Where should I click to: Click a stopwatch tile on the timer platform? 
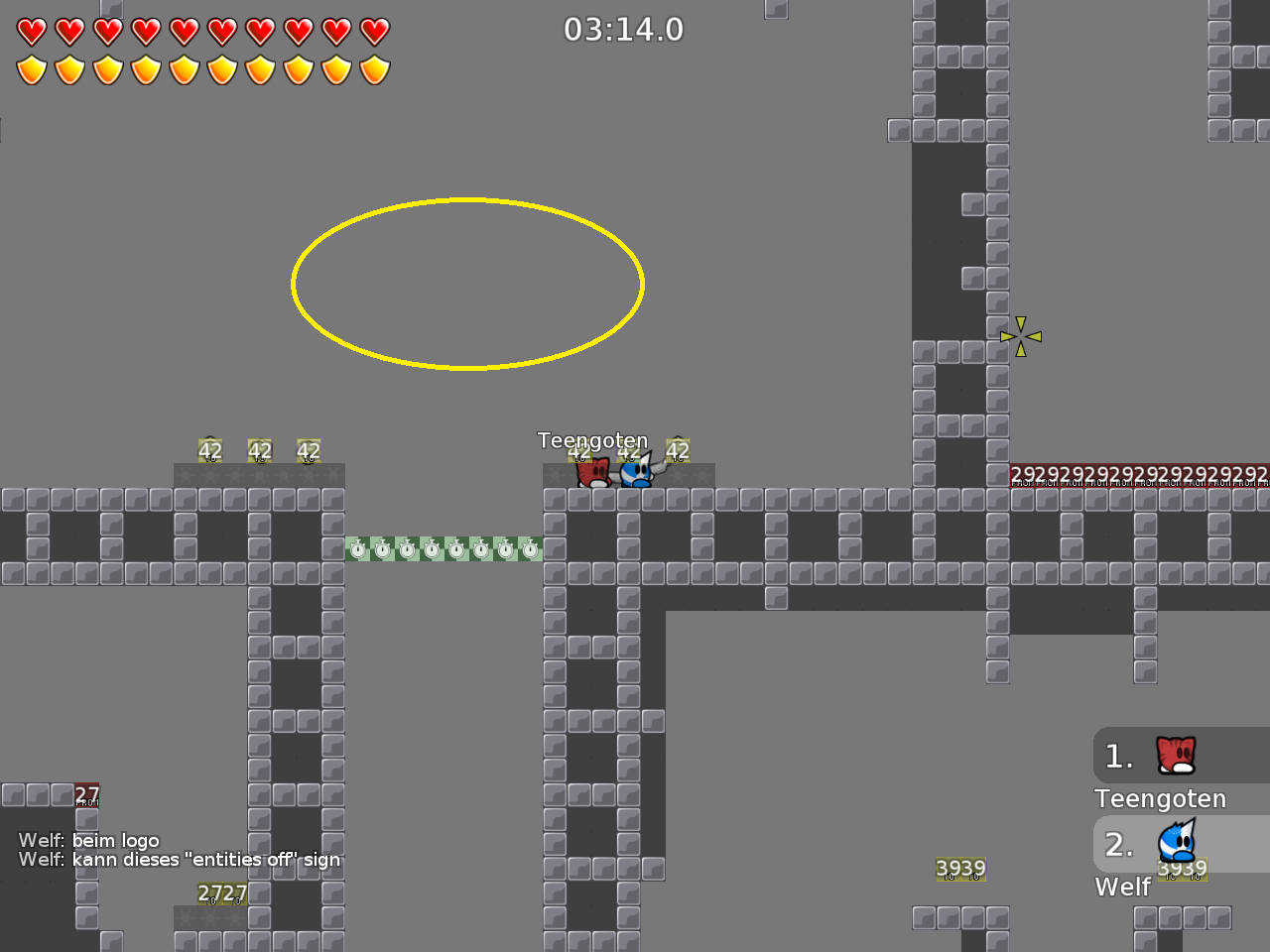pos(432,547)
